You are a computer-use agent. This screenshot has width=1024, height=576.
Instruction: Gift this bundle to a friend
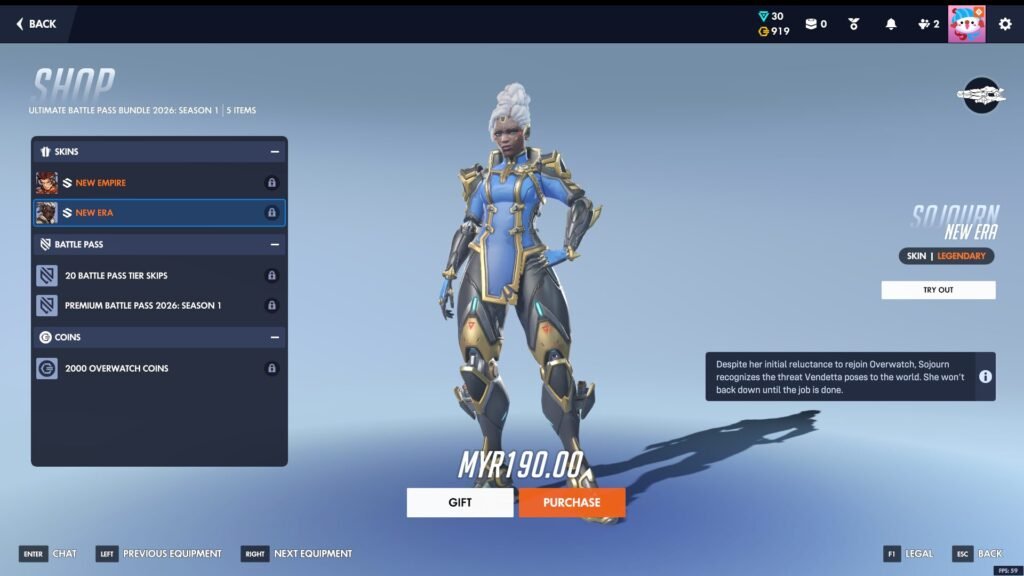click(x=460, y=502)
